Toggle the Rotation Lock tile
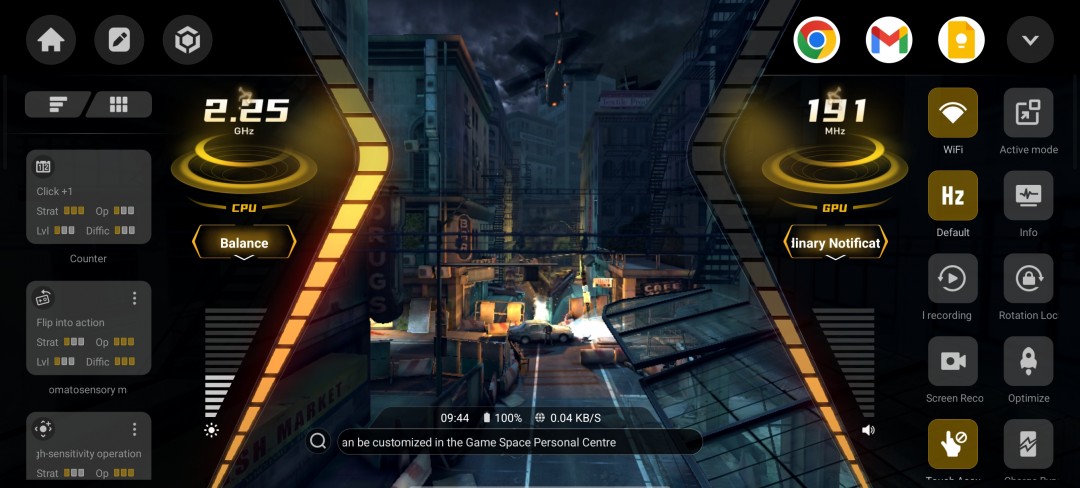Screen dimensions: 1080x488 [1028, 279]
